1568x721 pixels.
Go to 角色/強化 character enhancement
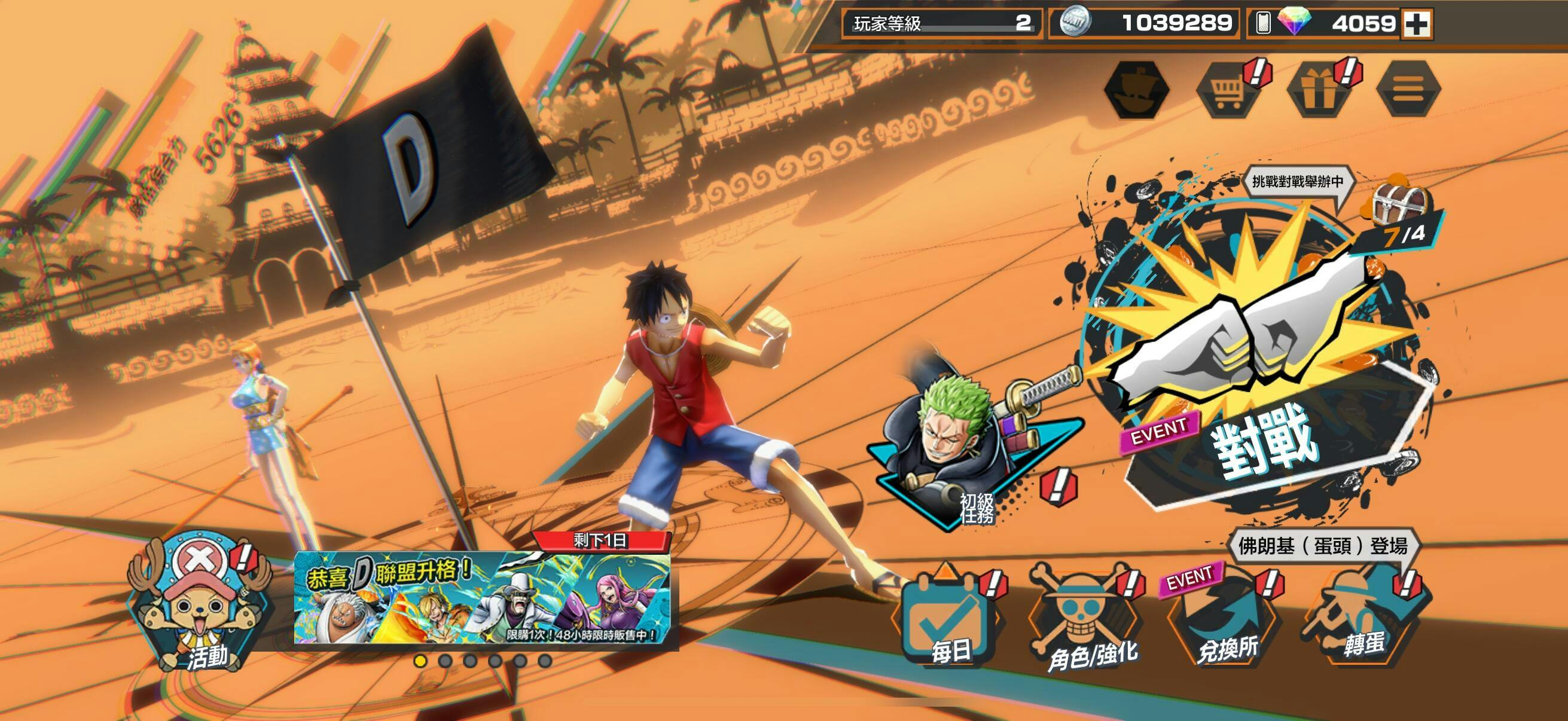click(x=1084, y=621)
